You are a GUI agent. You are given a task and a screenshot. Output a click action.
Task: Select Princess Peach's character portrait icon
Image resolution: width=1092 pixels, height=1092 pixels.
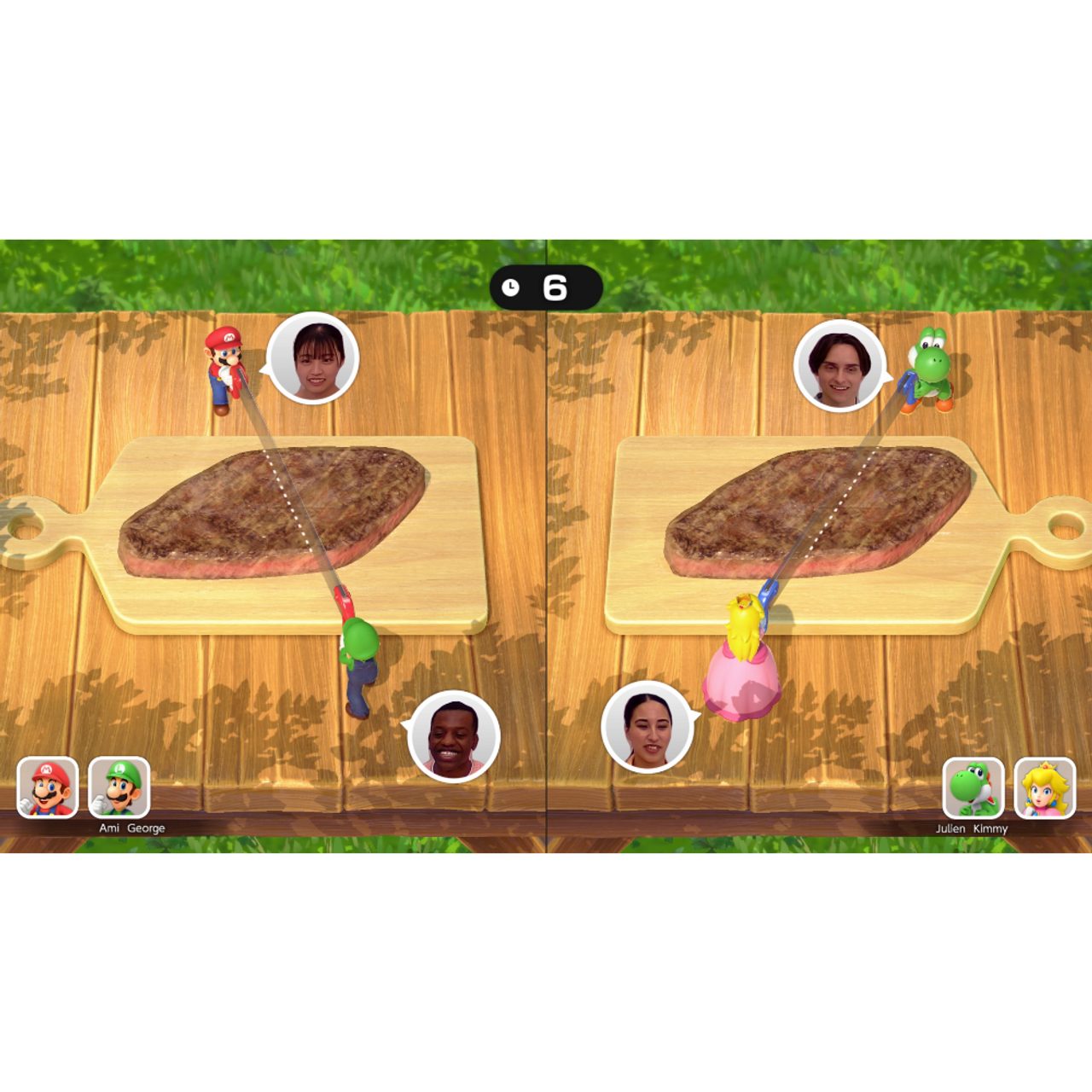1045,788
